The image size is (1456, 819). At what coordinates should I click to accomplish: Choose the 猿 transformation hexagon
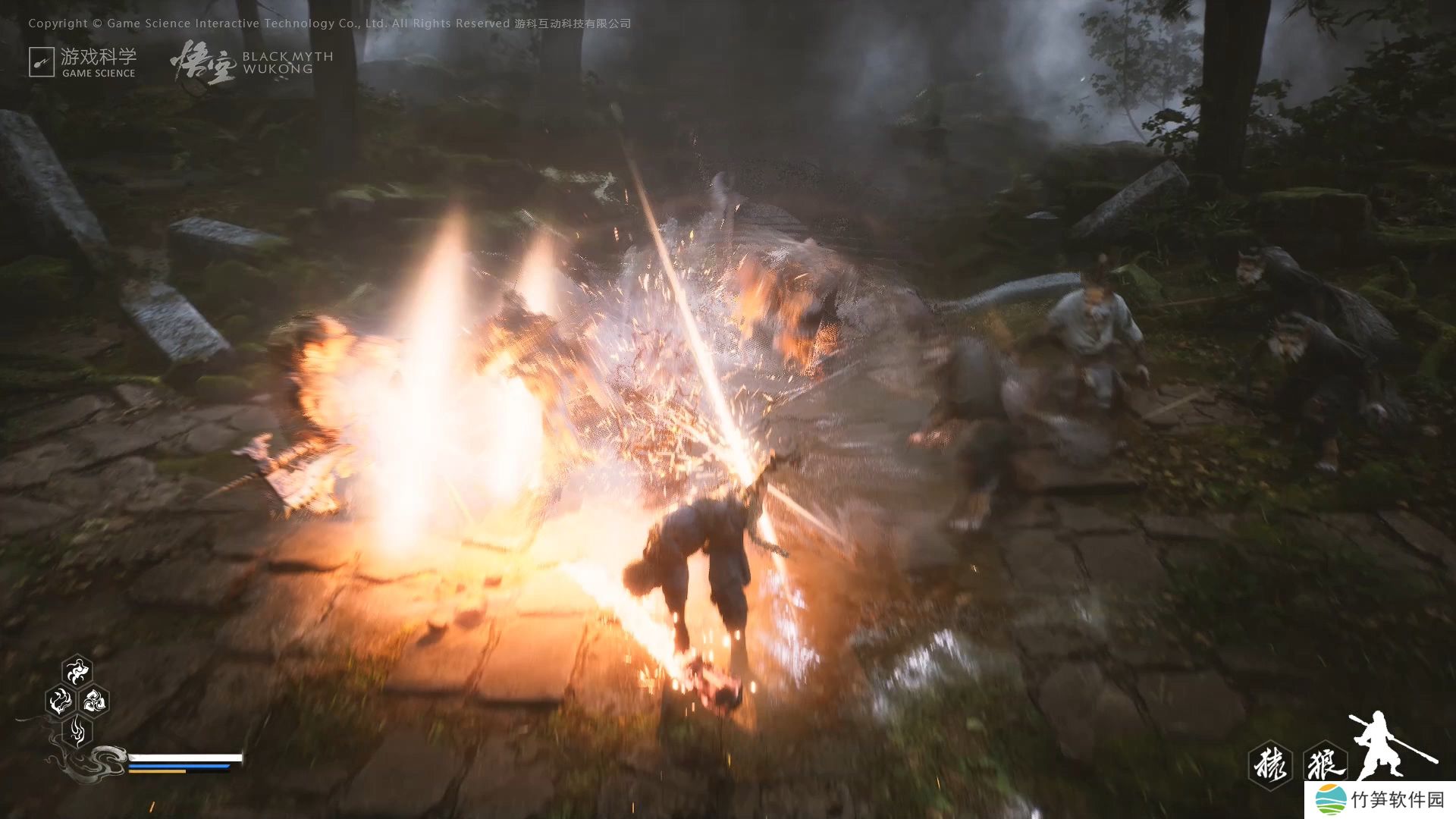tap(1270, 764)
